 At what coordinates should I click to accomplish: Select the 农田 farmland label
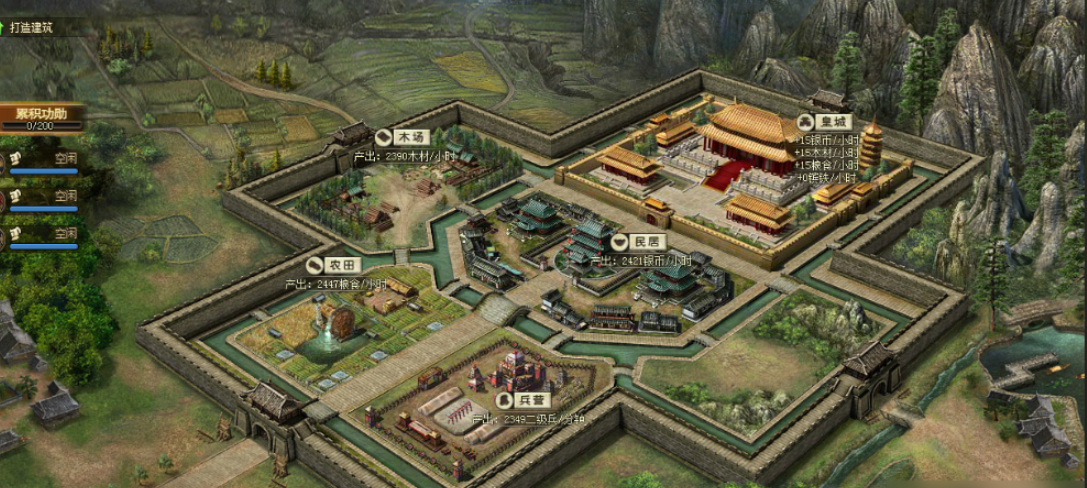[332, 265]
